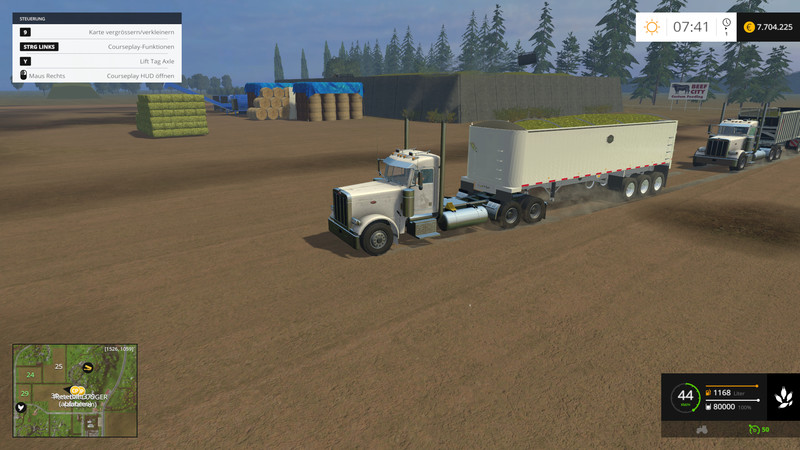Open the minimap in the corner
Viewport: 800px width, 450px height.
(x=75, y=391)
